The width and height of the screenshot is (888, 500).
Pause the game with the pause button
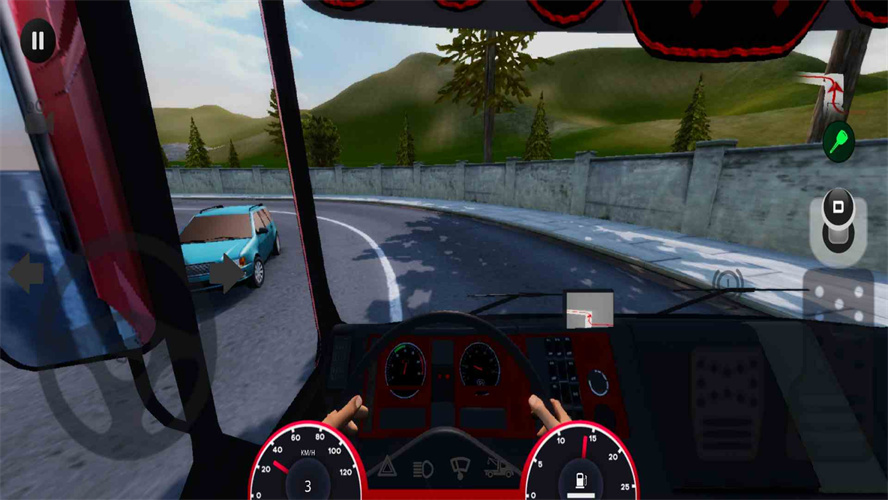coord(38,42)
